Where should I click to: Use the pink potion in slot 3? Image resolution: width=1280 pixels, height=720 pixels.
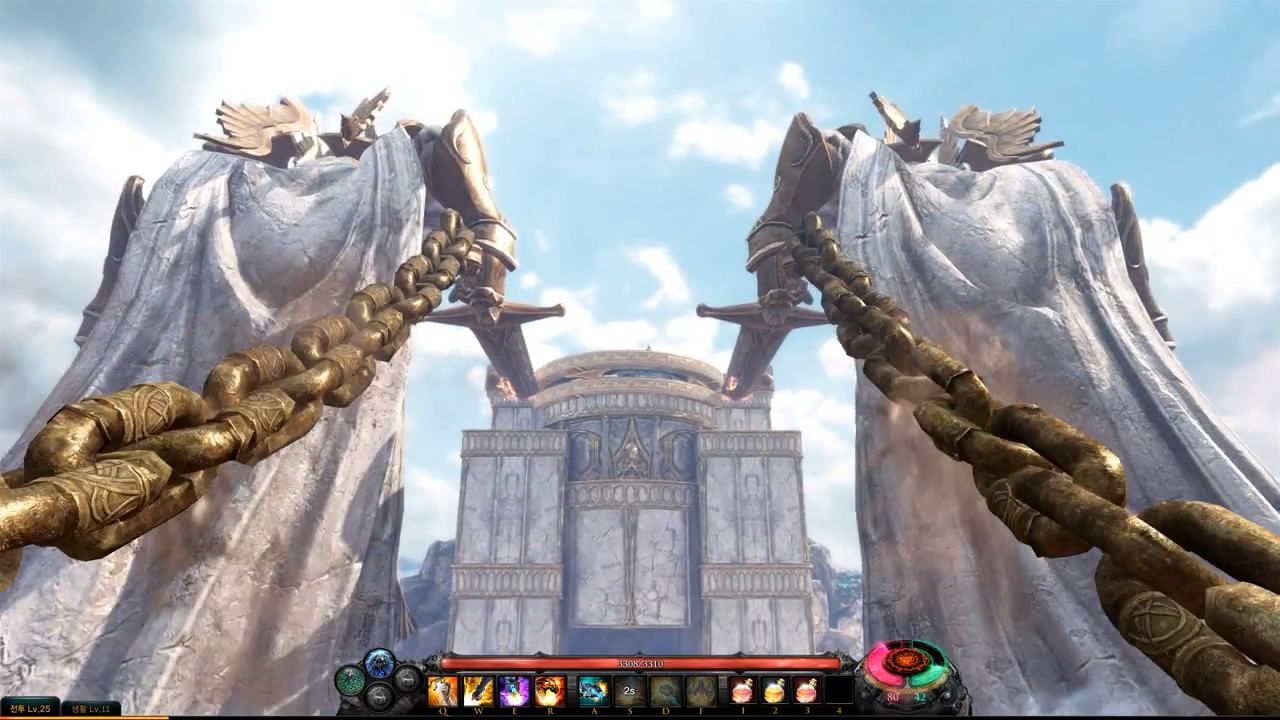[806, 691]
